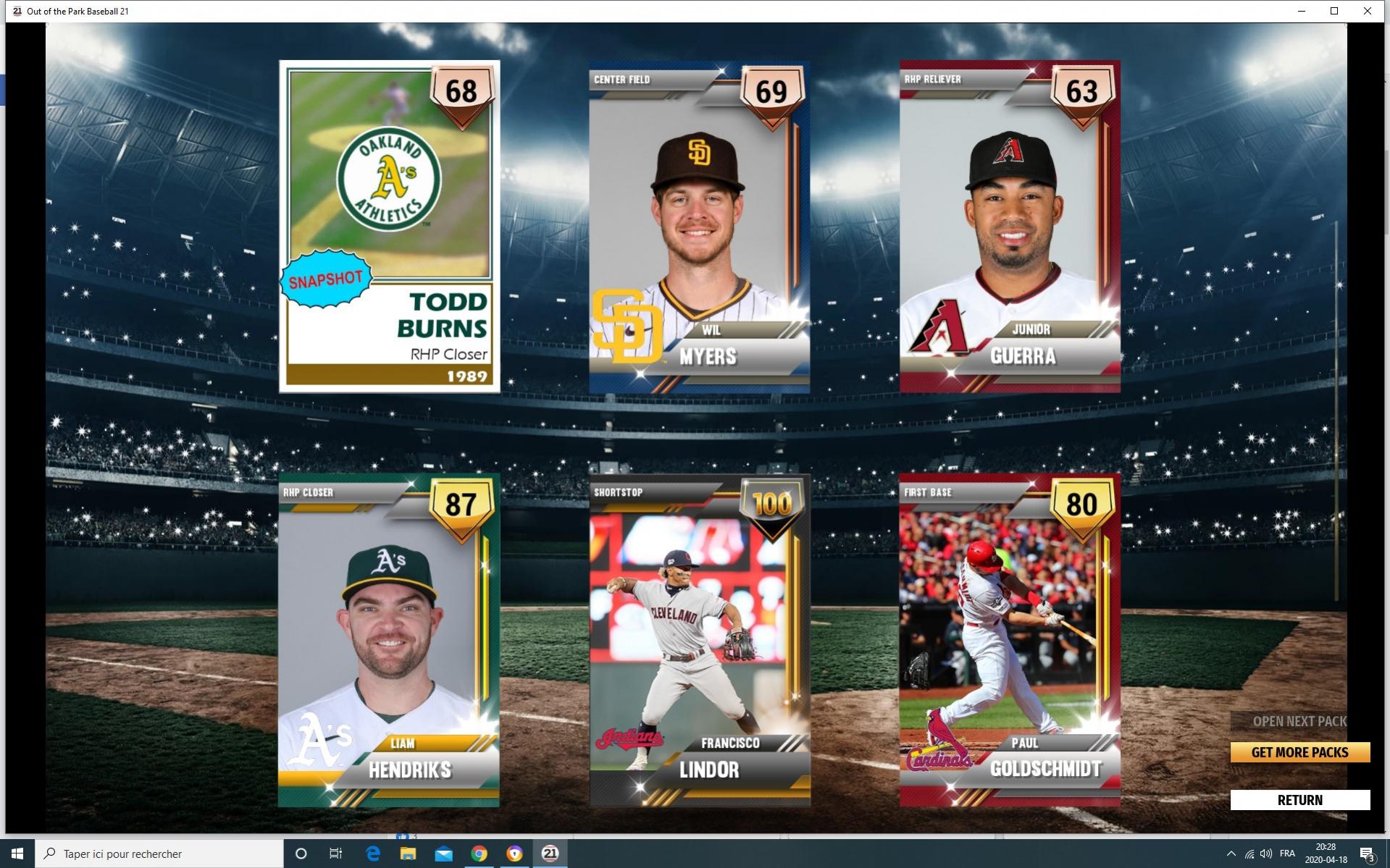Click GET MORE PACKS

coord(1299,752)
